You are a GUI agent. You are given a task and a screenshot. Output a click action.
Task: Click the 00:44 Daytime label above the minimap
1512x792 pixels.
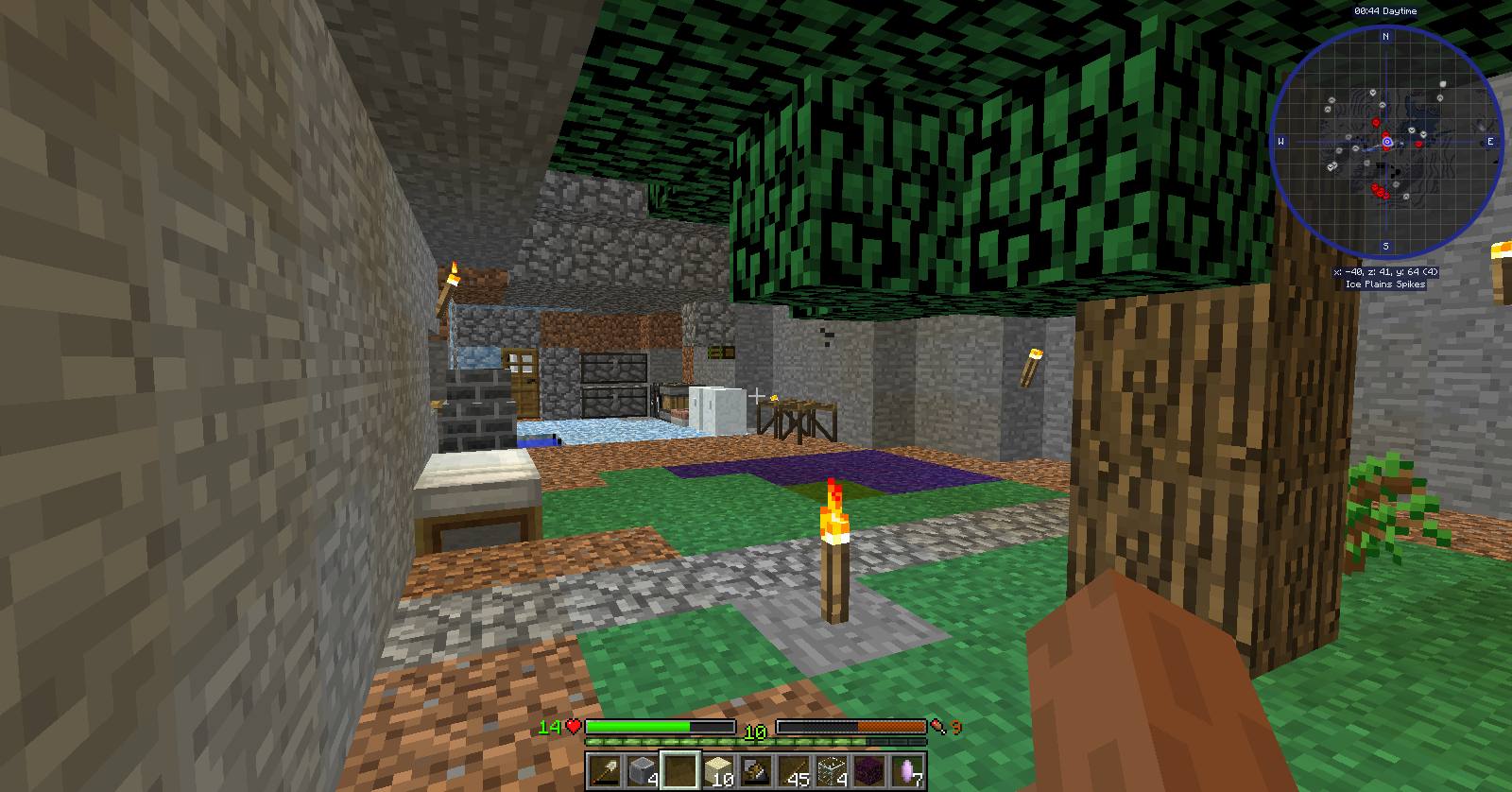click(x=1385, y=11)
